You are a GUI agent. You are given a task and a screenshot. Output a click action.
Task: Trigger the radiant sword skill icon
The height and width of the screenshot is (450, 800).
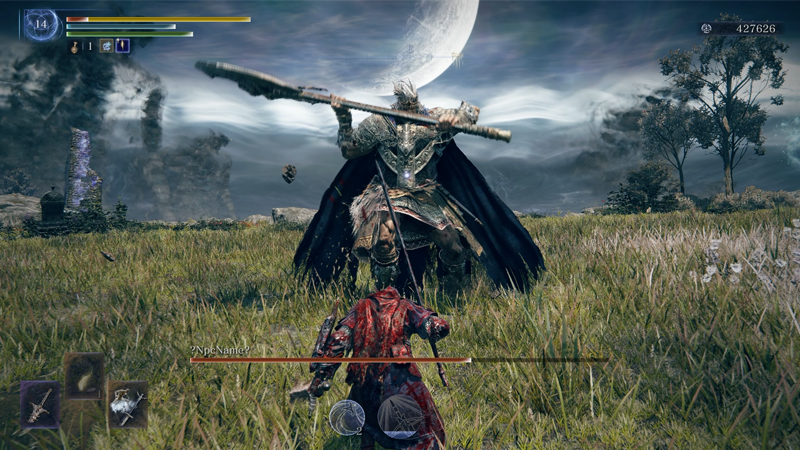pos(400,416)
